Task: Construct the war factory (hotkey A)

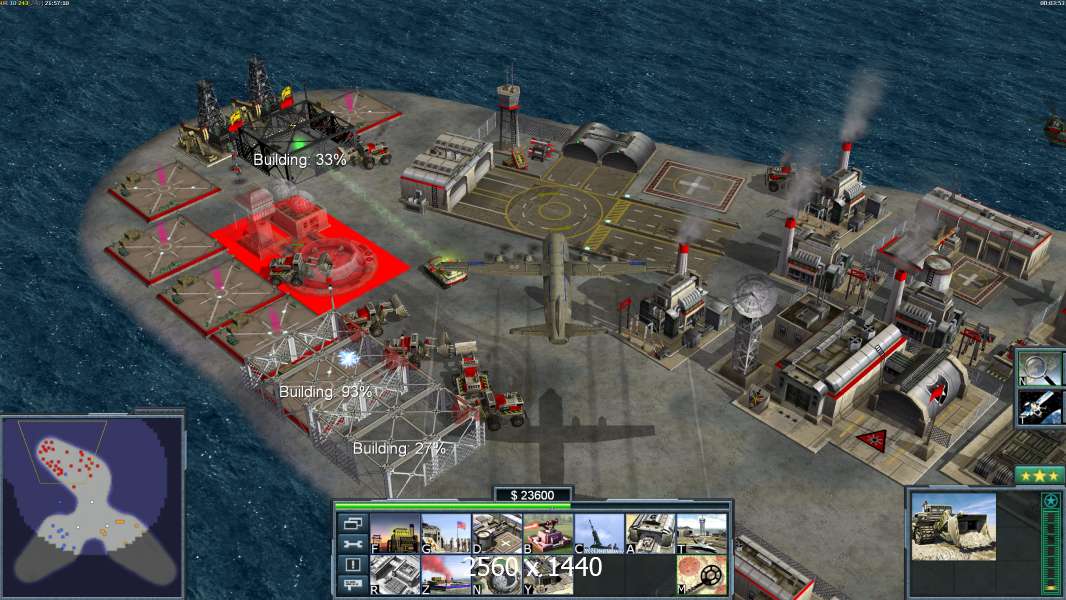Action: (x=650, y=533)
